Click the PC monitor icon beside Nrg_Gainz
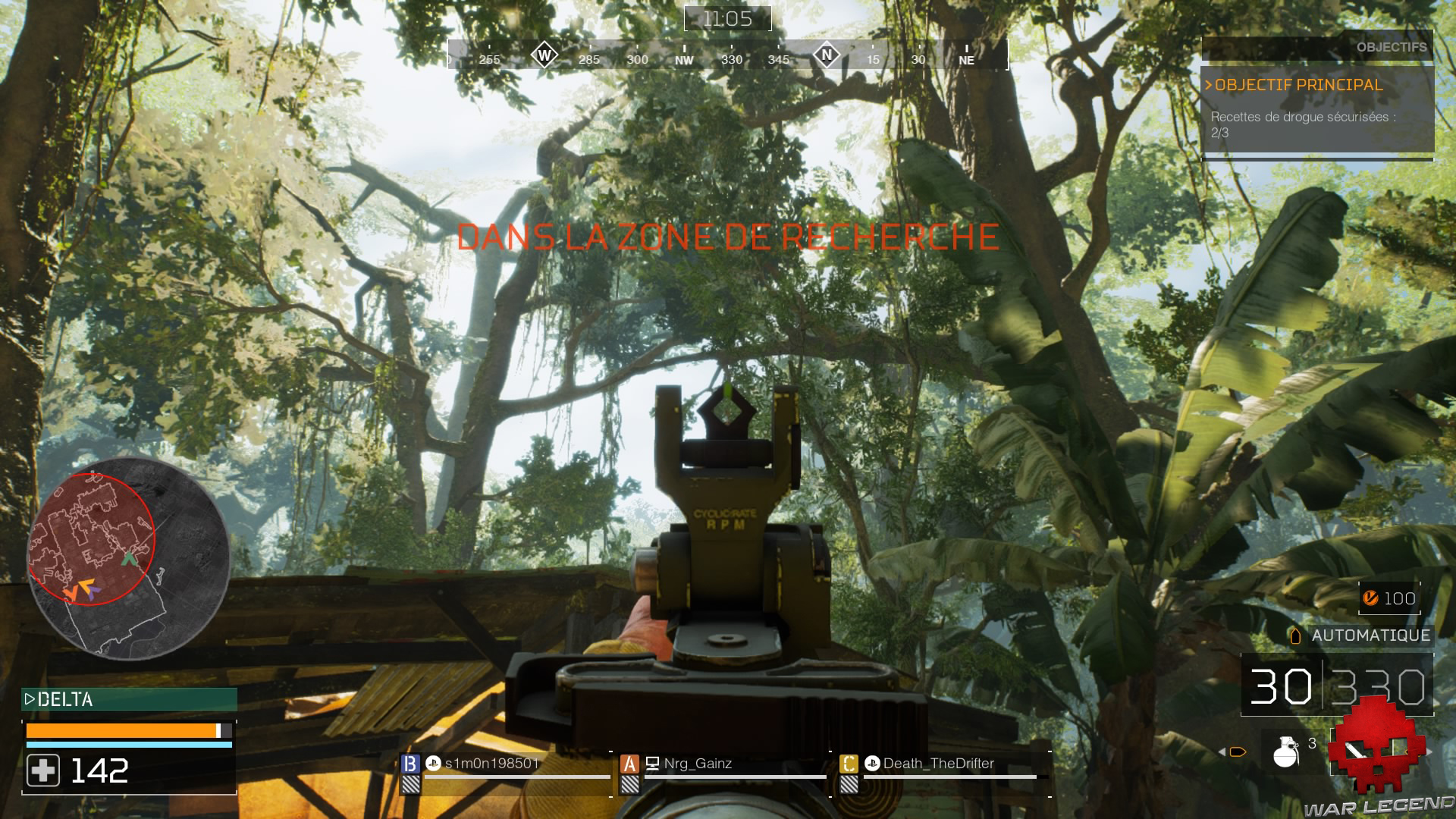The width and height of the screenshot is (1456, 819). coord(654,765)
